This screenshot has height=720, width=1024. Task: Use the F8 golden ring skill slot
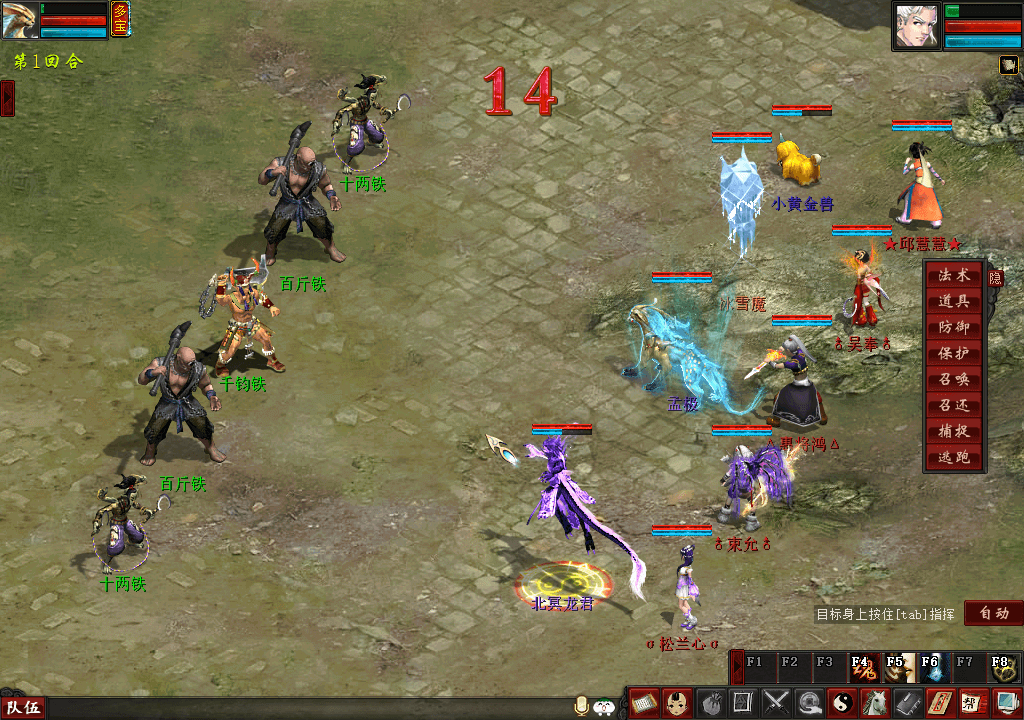point(1002,667)
